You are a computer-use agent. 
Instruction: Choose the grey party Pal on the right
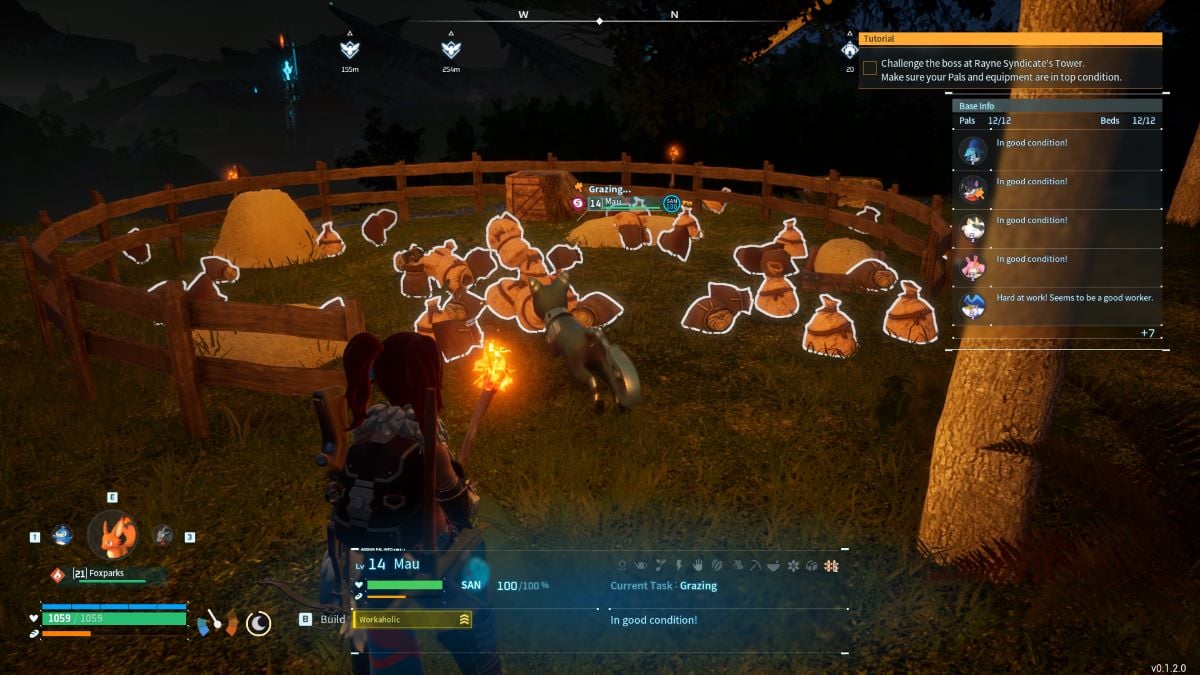pos(163,536)
